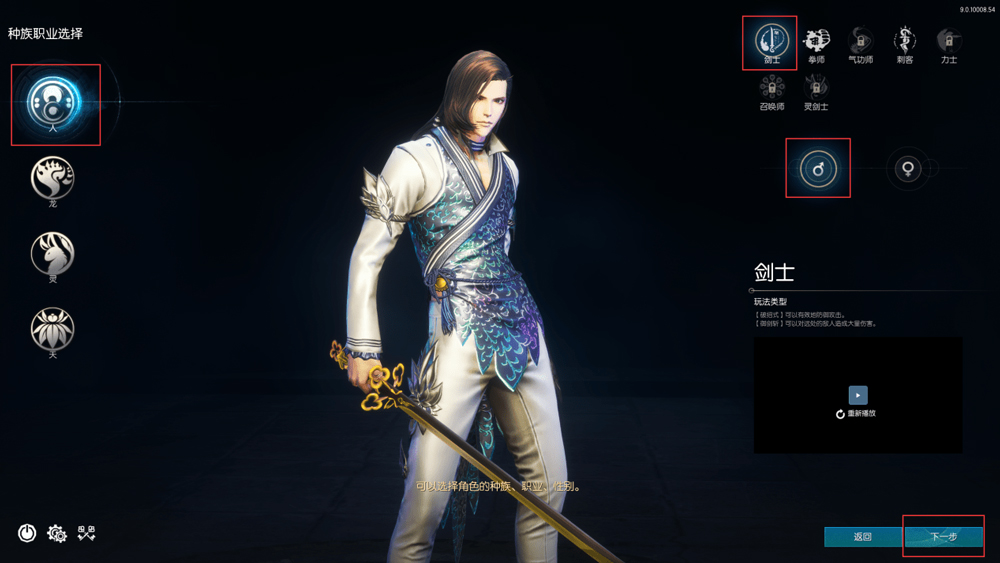Switch to the female gender symbol
Viewport: 1000px width, 563px height.
908,169
